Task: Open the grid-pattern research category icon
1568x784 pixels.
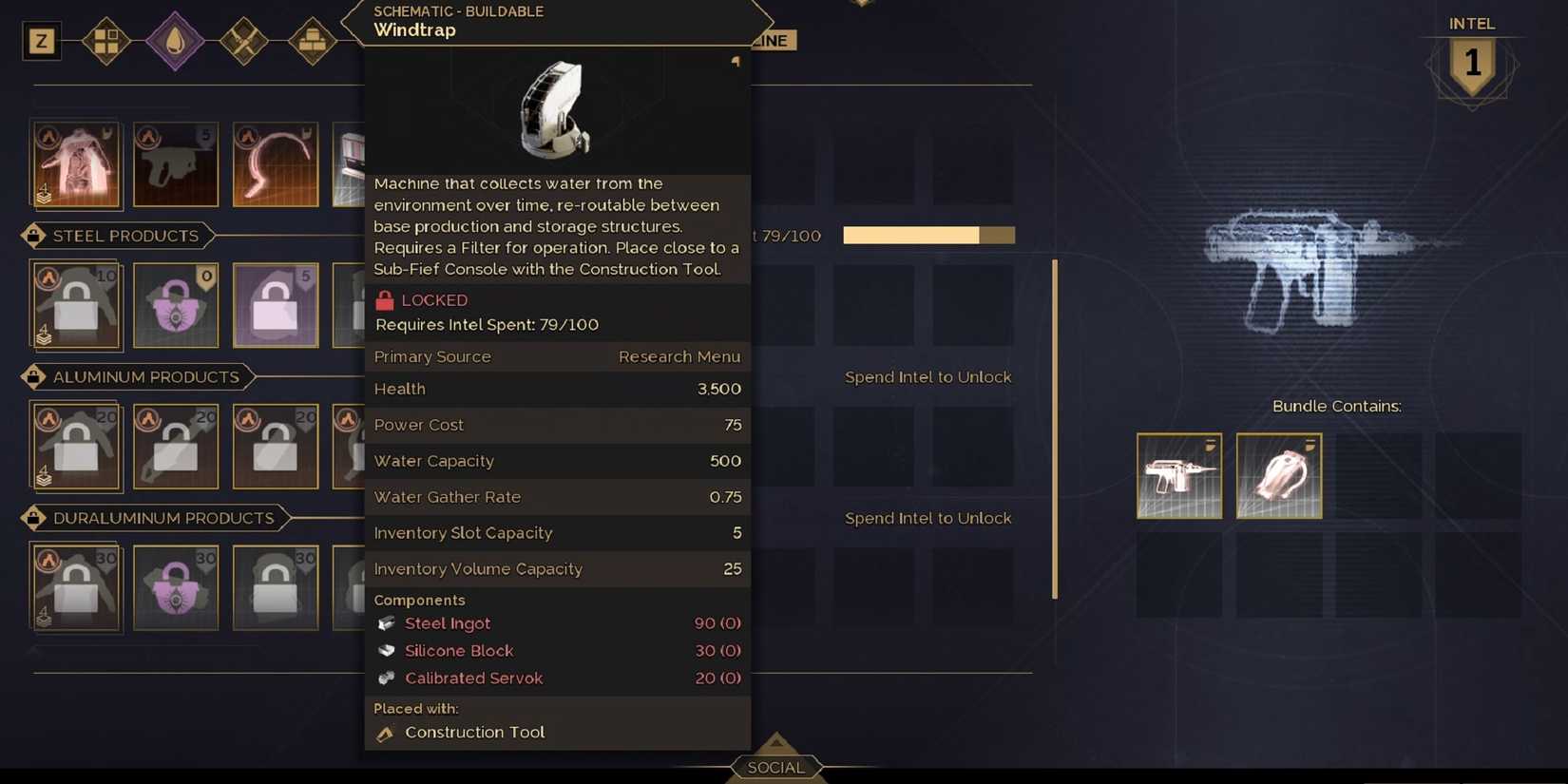Action: pos(106,41)
